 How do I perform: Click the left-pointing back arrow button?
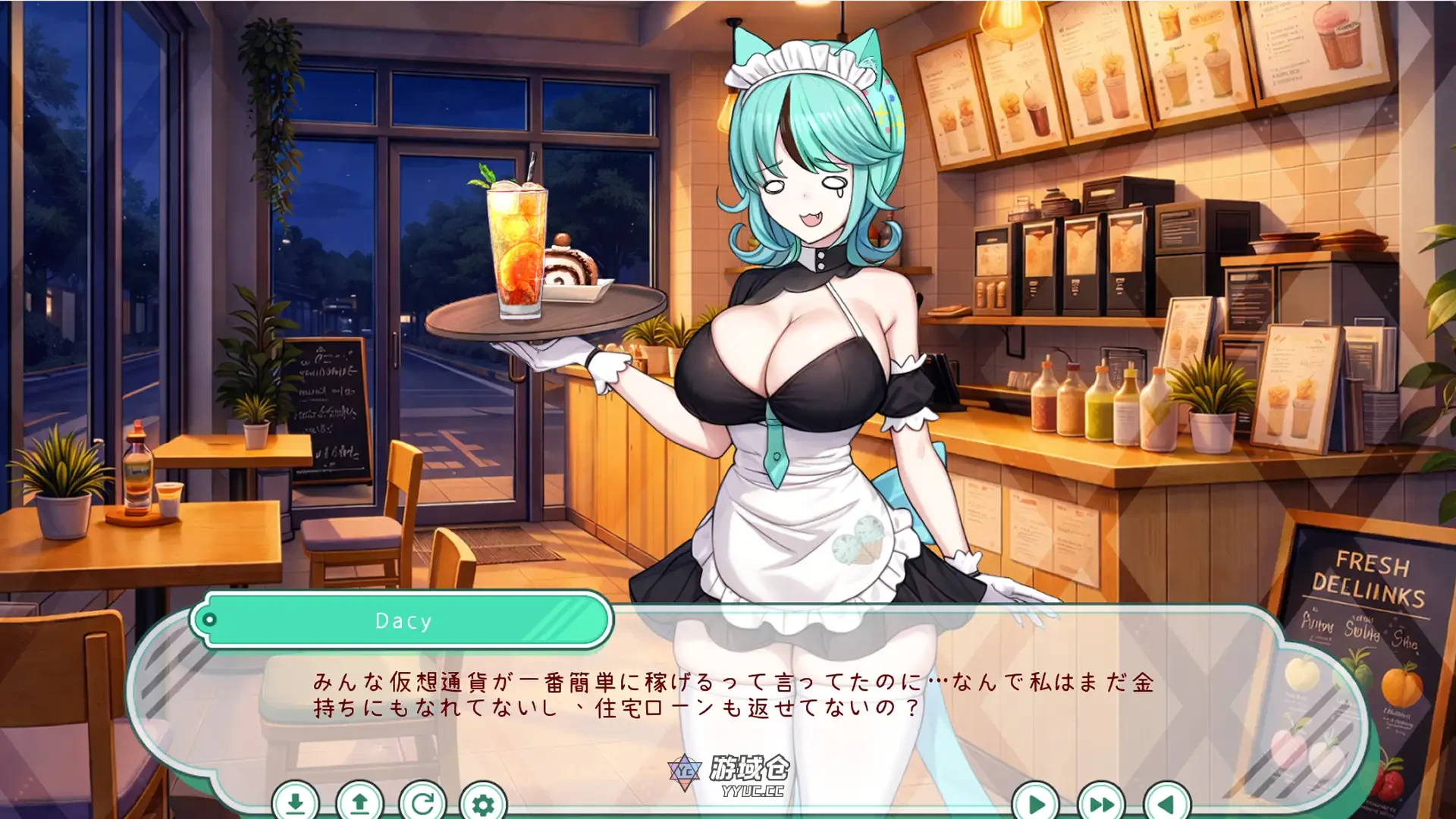pos(1166,802)
